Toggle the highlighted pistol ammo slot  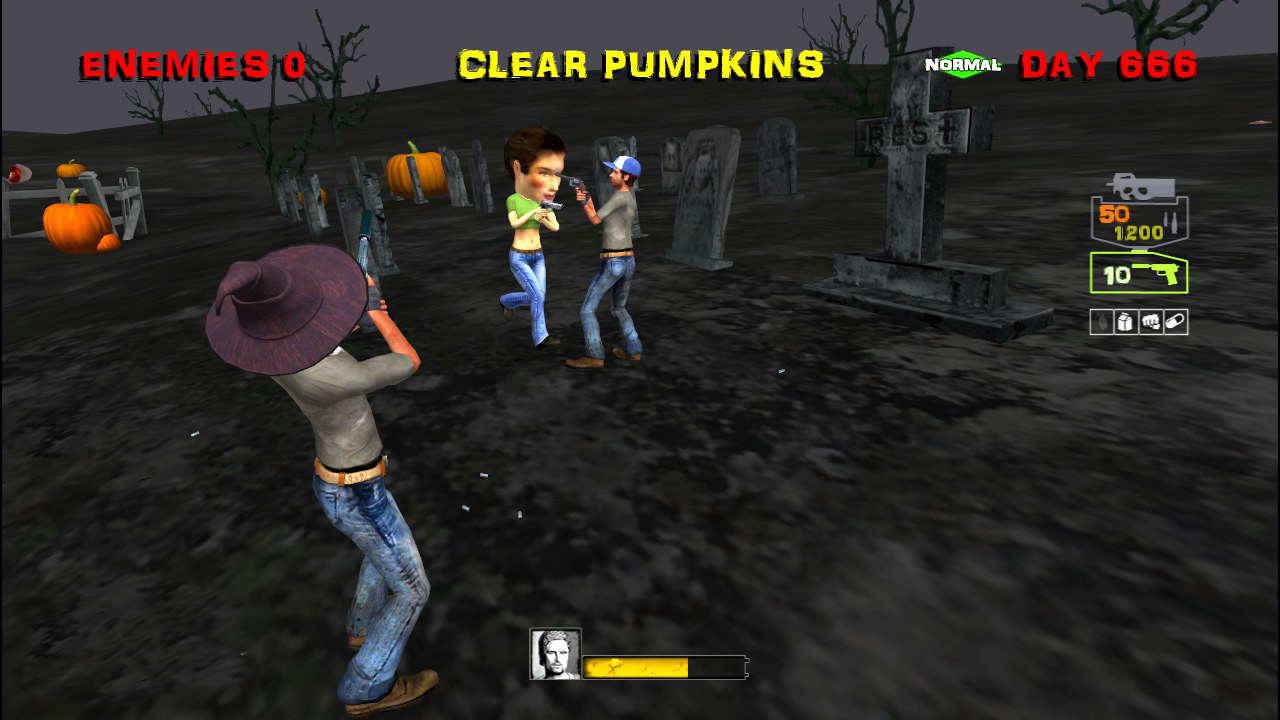coord(1138,272)
